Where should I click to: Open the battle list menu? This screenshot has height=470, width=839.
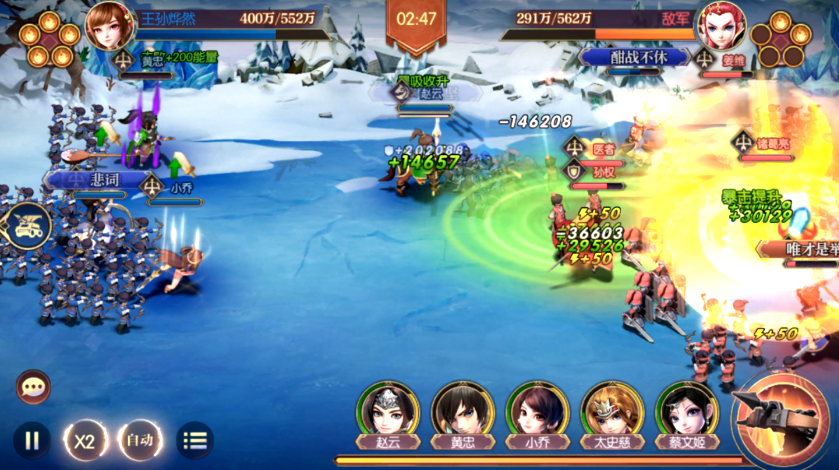[195, 440]
